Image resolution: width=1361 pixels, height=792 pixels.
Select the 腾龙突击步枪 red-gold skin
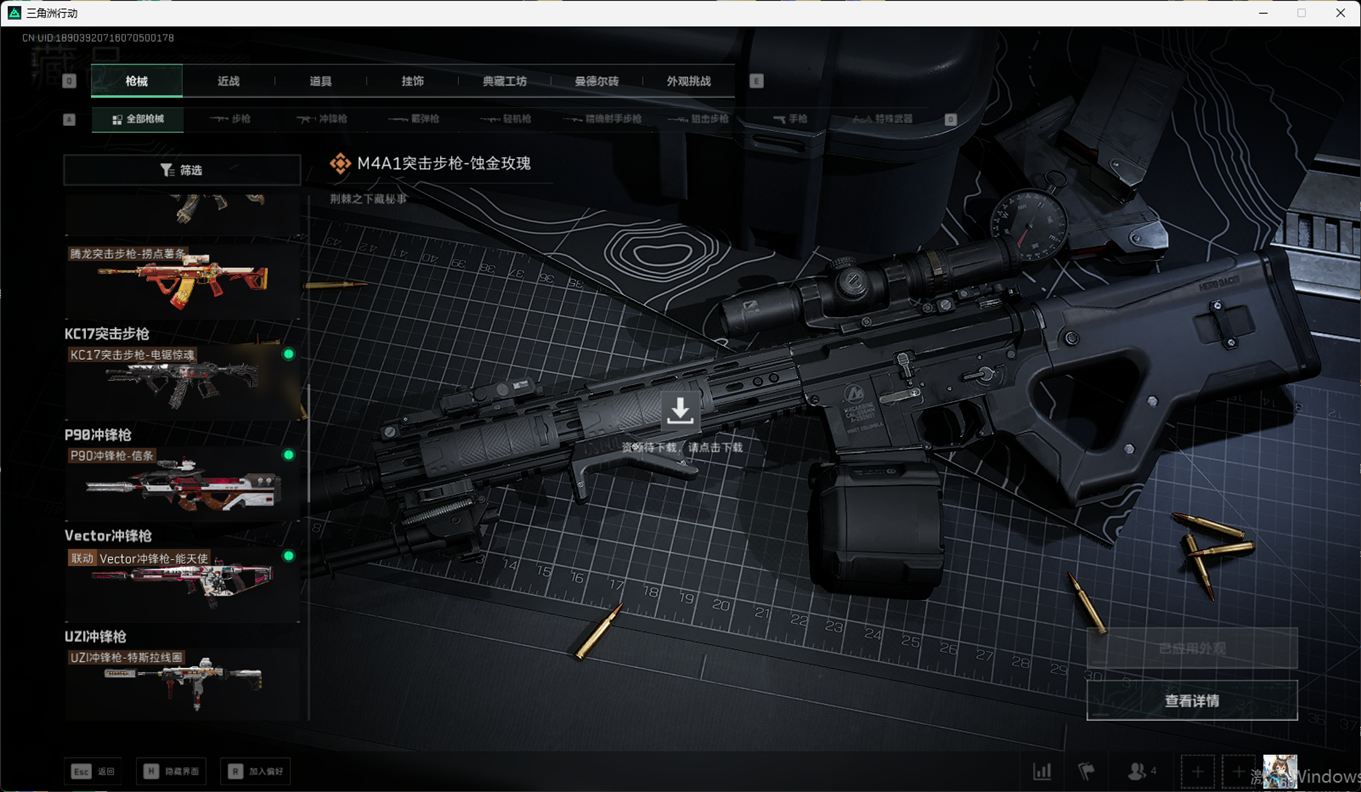coord(182,280)
